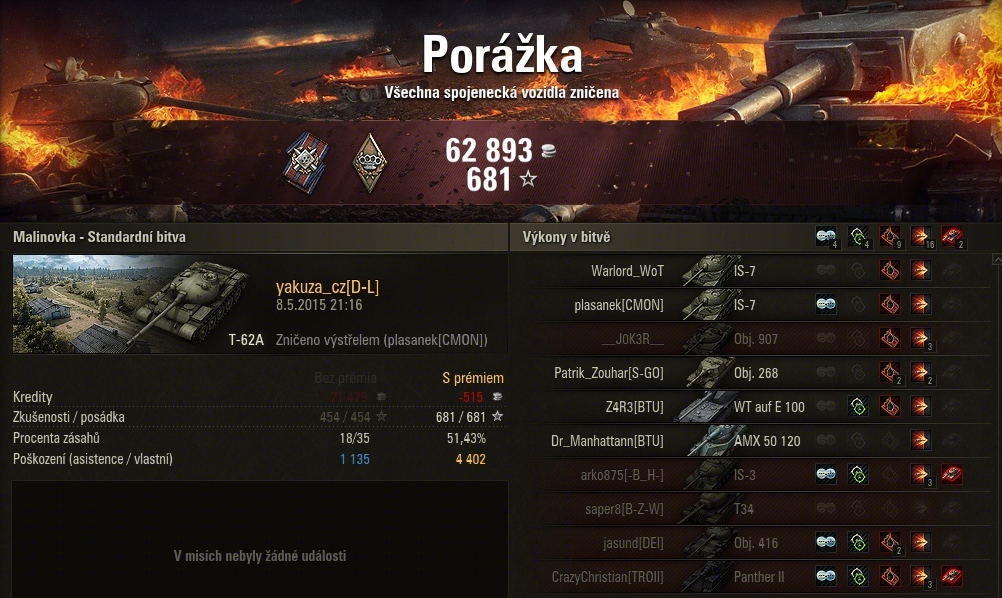Click the diamond-shaped bronze badge medal
1002x598 pixels.
tap(369, 160)
